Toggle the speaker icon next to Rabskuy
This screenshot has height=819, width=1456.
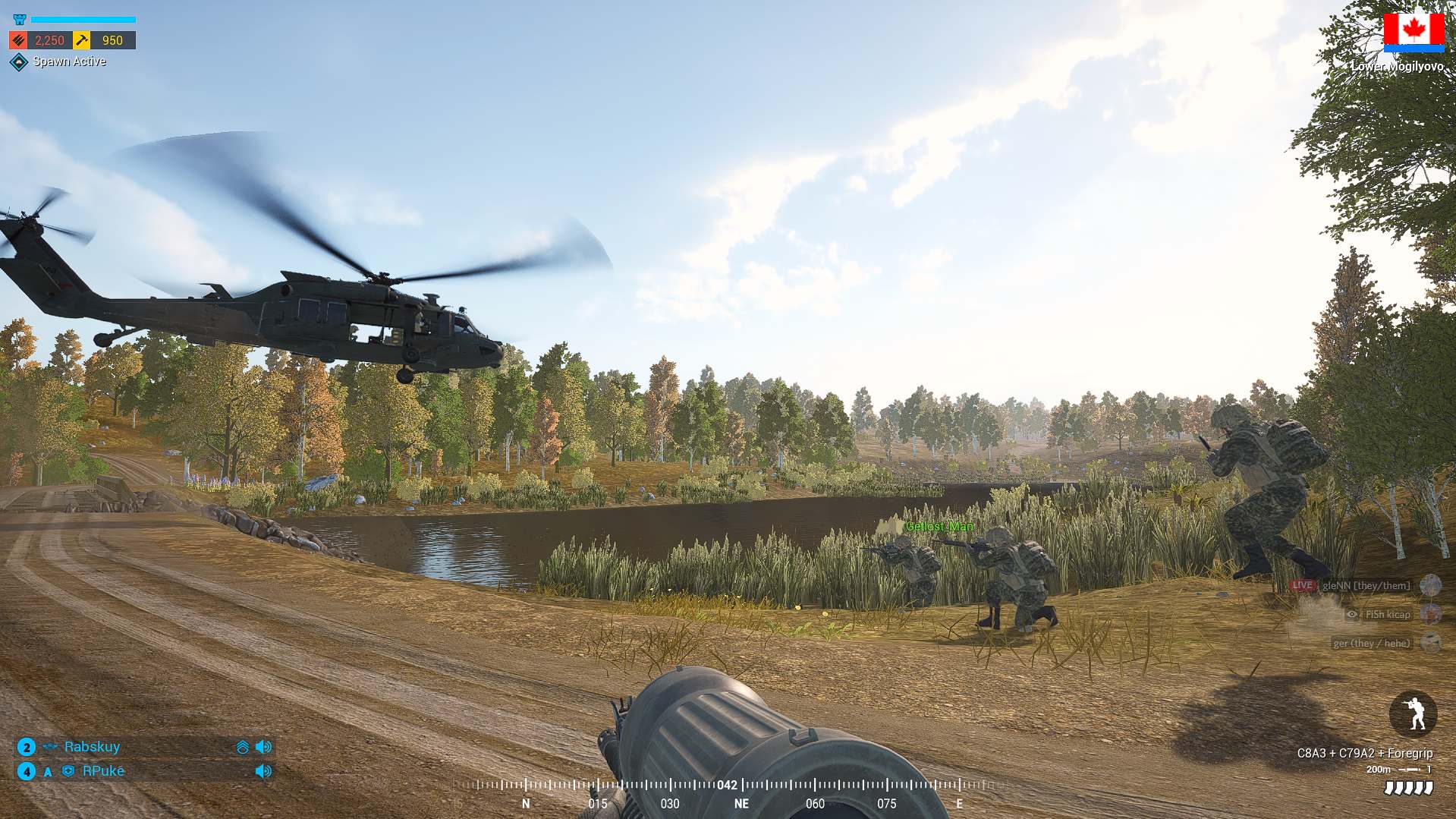(263, 747)
